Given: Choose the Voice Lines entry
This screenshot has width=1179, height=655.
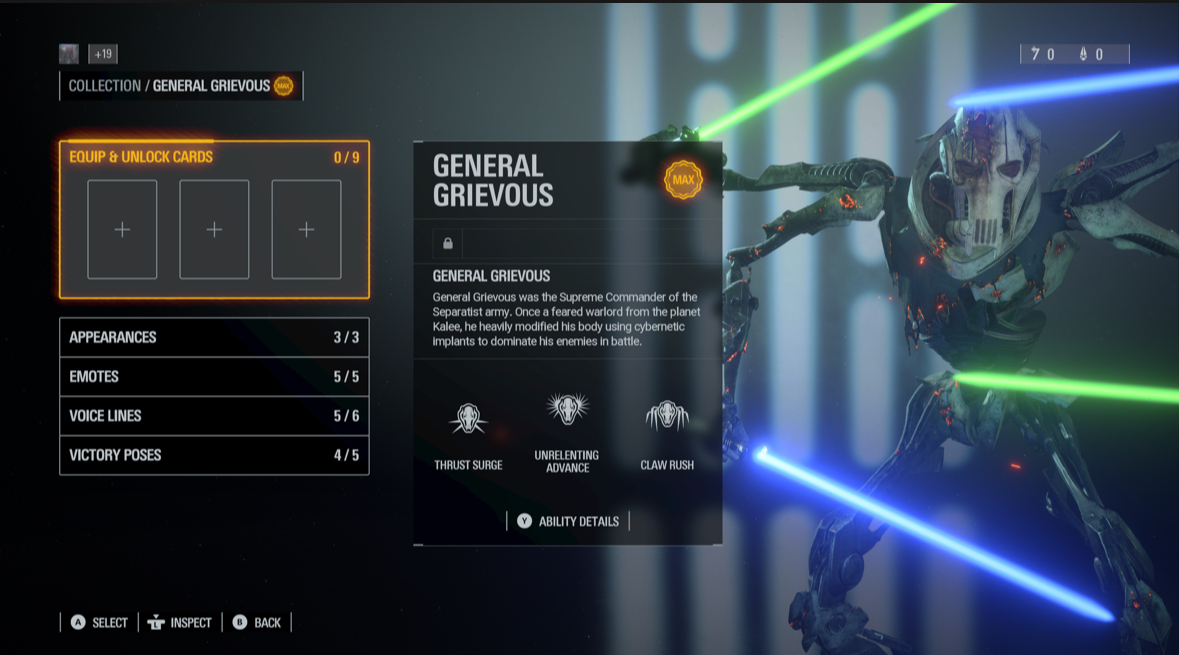Looking at the screenshot, I should [214, 416].
